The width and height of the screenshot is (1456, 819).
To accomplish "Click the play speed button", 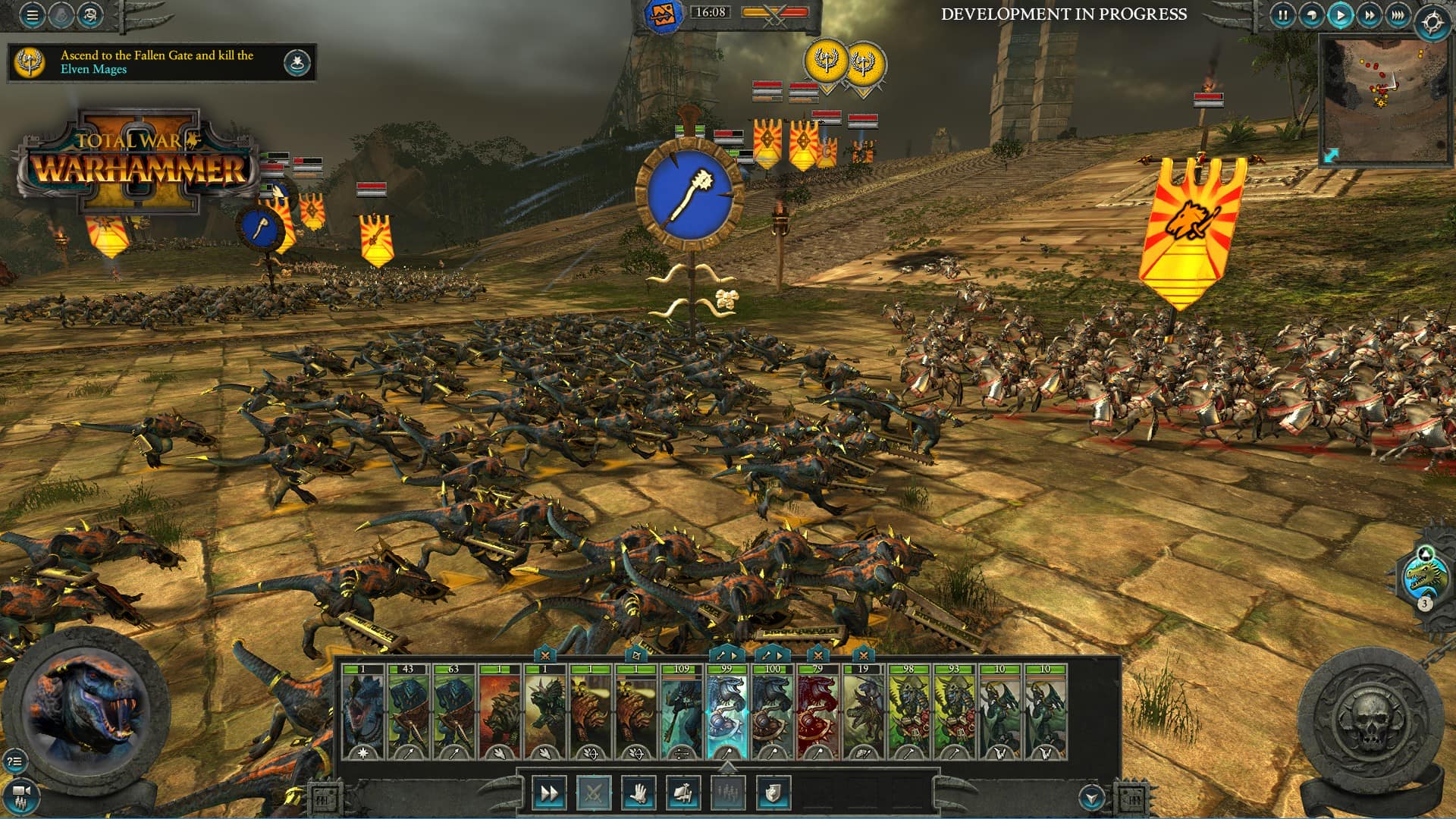I will click(1340, 15).
